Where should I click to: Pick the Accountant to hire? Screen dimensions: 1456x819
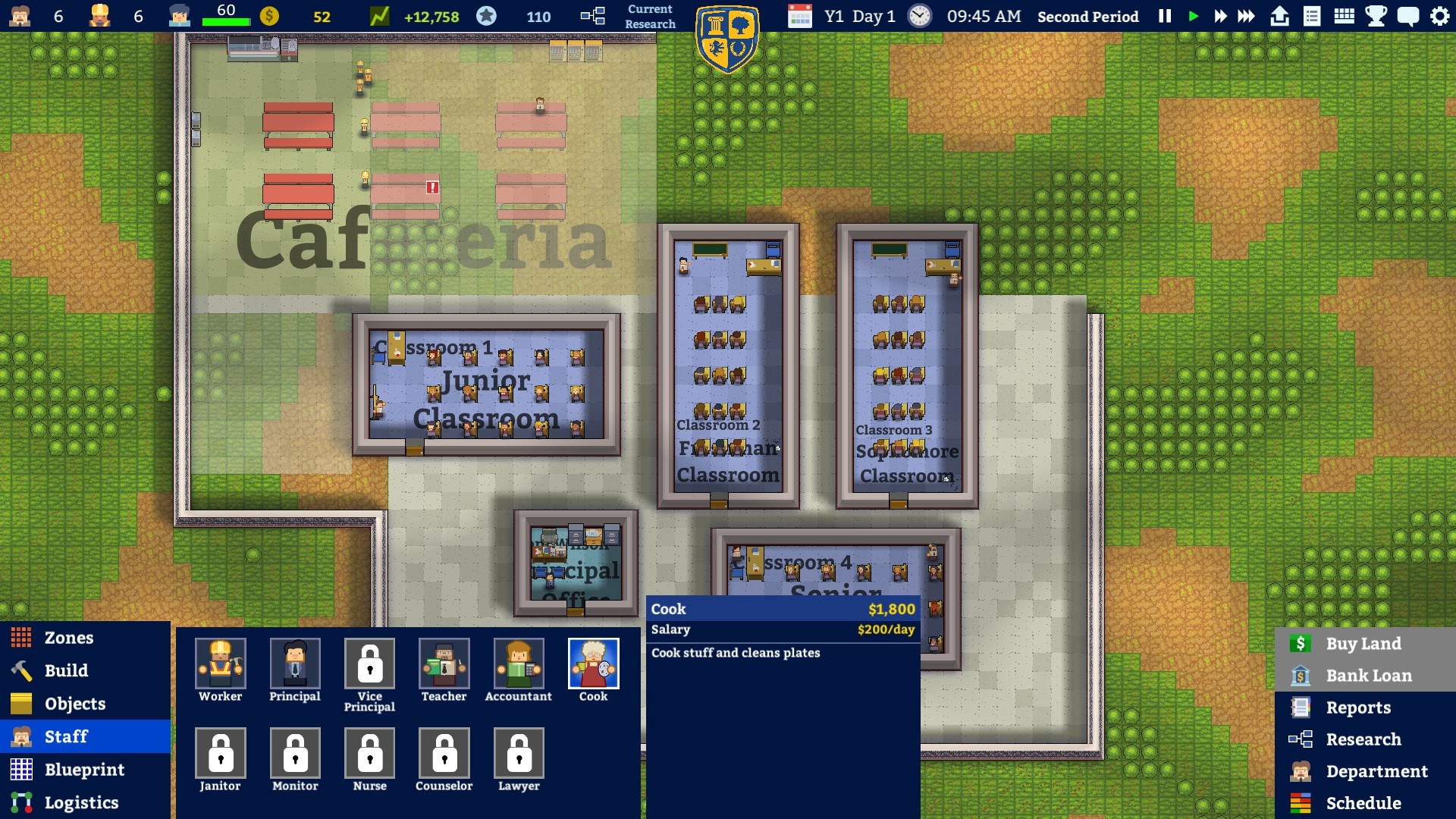pyautogui.click(x=519, y=664)
